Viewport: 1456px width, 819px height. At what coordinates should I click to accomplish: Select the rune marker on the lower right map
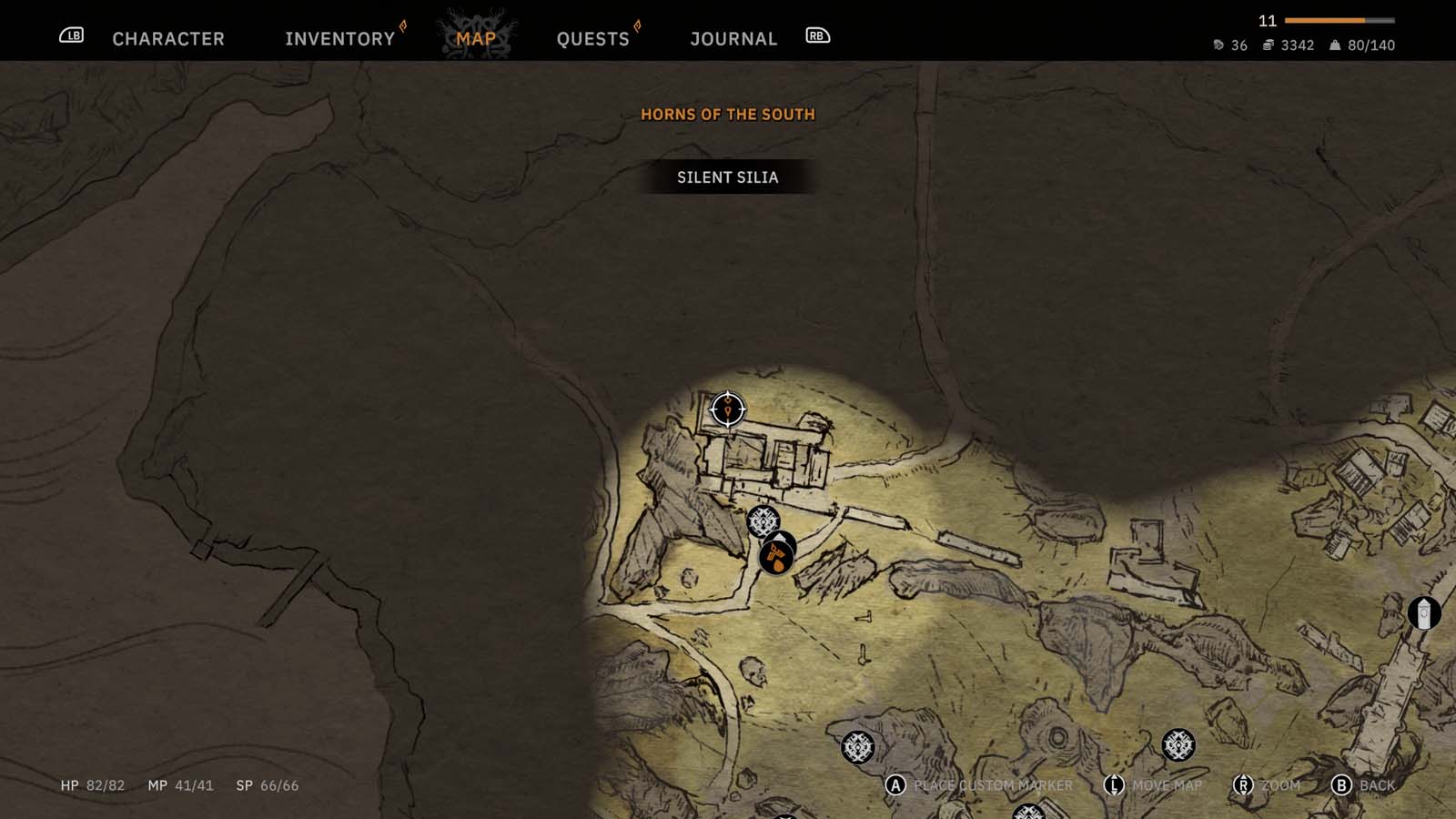1178,746
